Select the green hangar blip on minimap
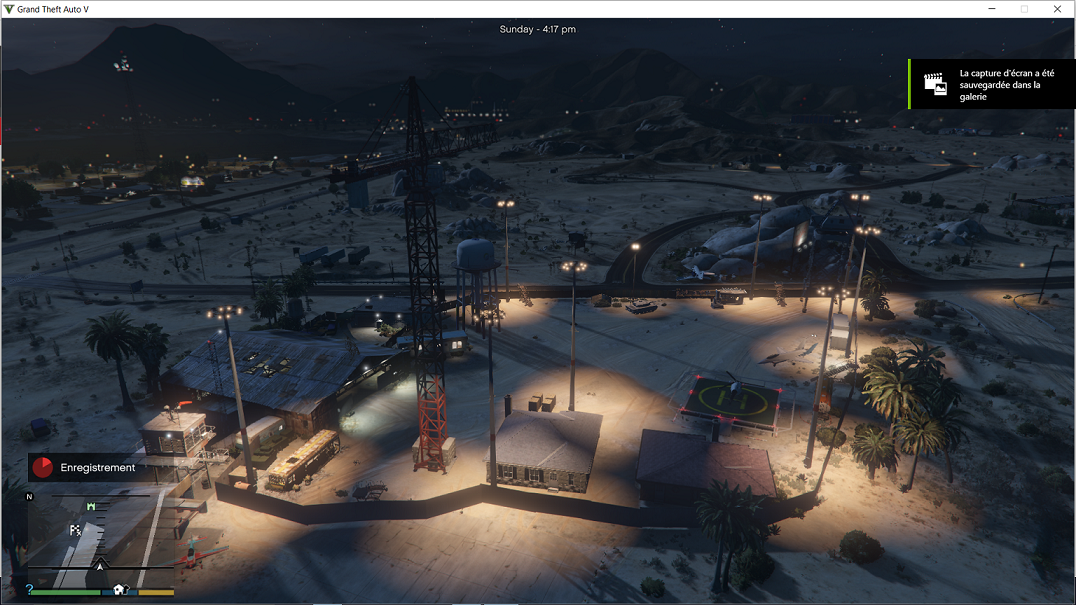Screen dimensions: 1076x605 (91, 507)
